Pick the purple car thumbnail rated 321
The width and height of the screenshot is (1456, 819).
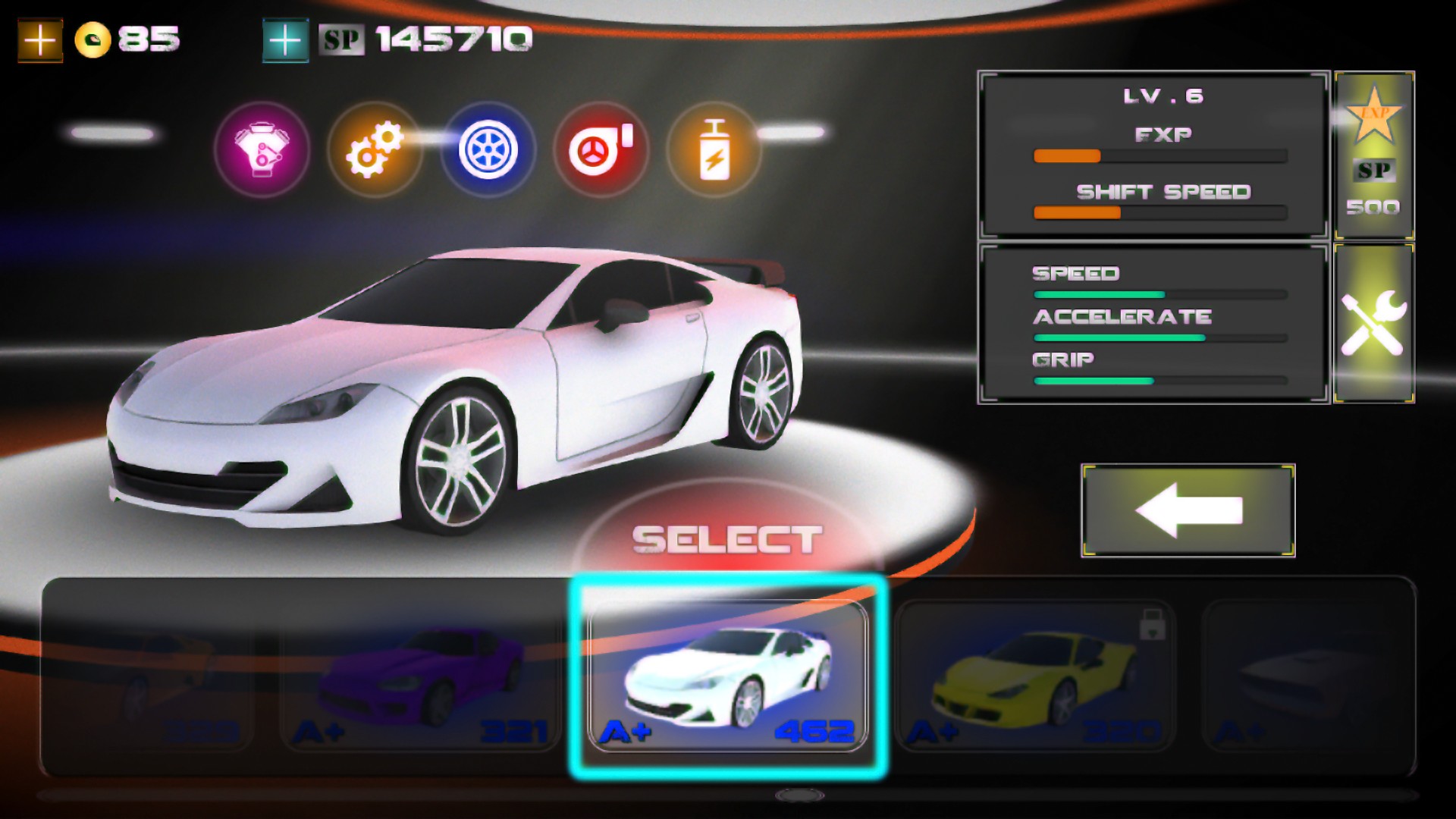420,677
